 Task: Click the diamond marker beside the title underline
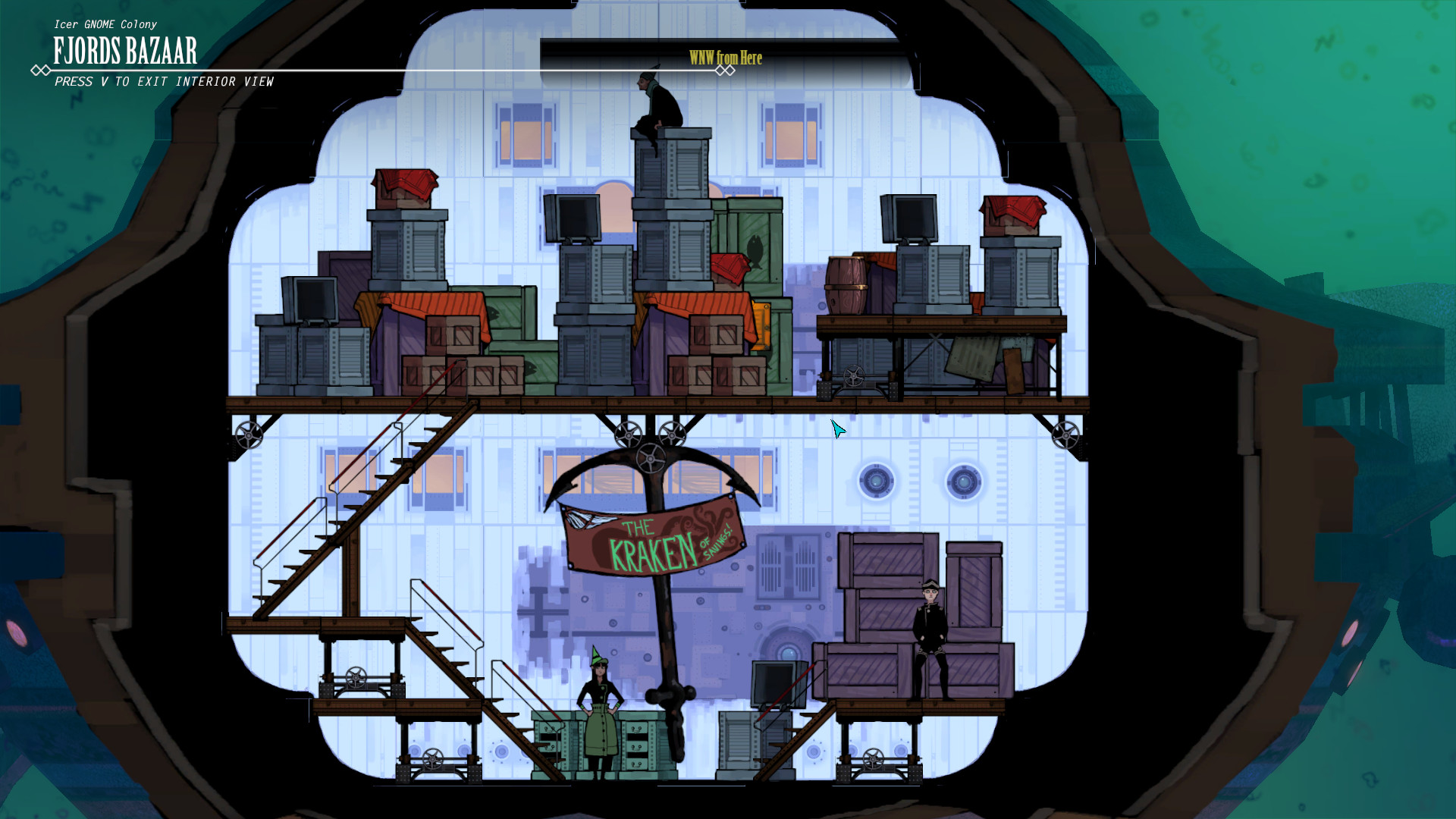[40, 68]
